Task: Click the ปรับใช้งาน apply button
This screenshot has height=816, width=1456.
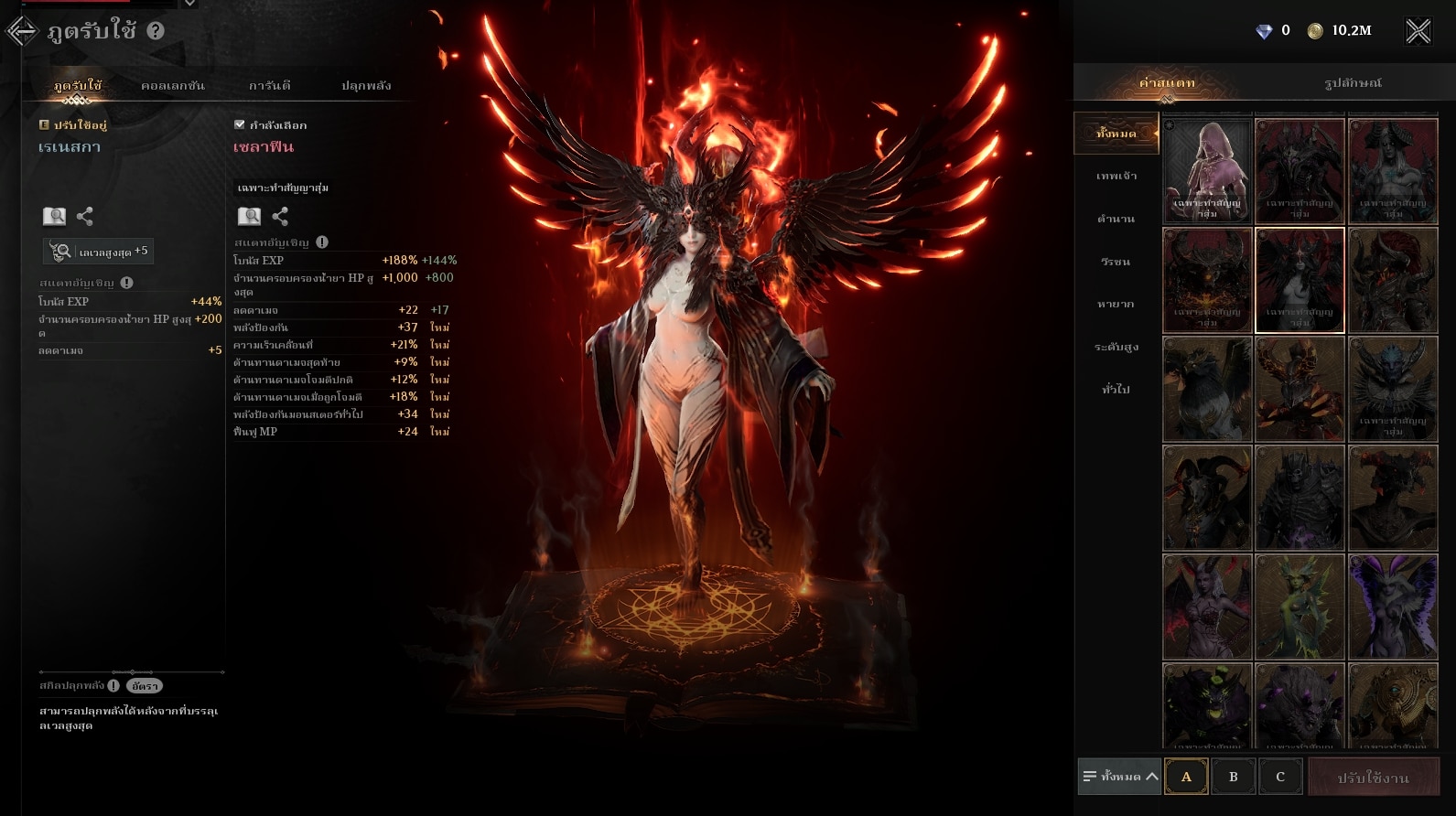Action: pos(1373,778)
